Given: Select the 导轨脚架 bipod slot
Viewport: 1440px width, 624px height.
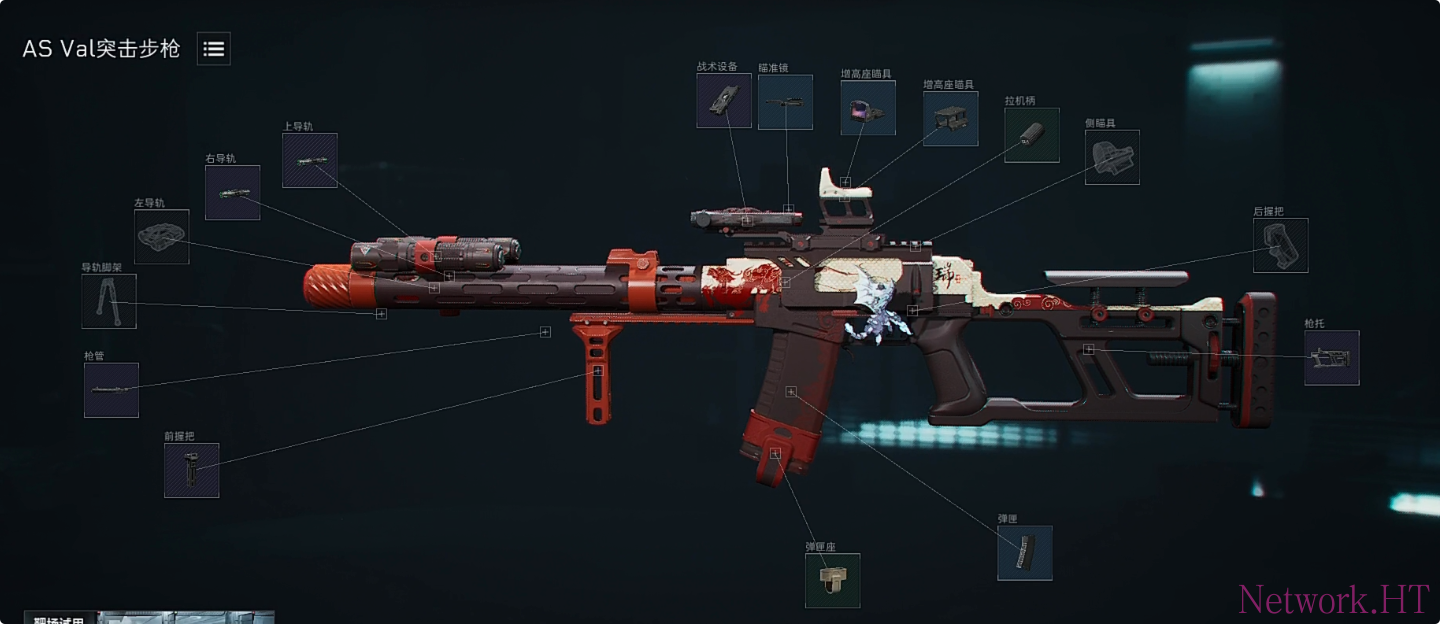Looking at the screenshot, I should coord(109,302).
